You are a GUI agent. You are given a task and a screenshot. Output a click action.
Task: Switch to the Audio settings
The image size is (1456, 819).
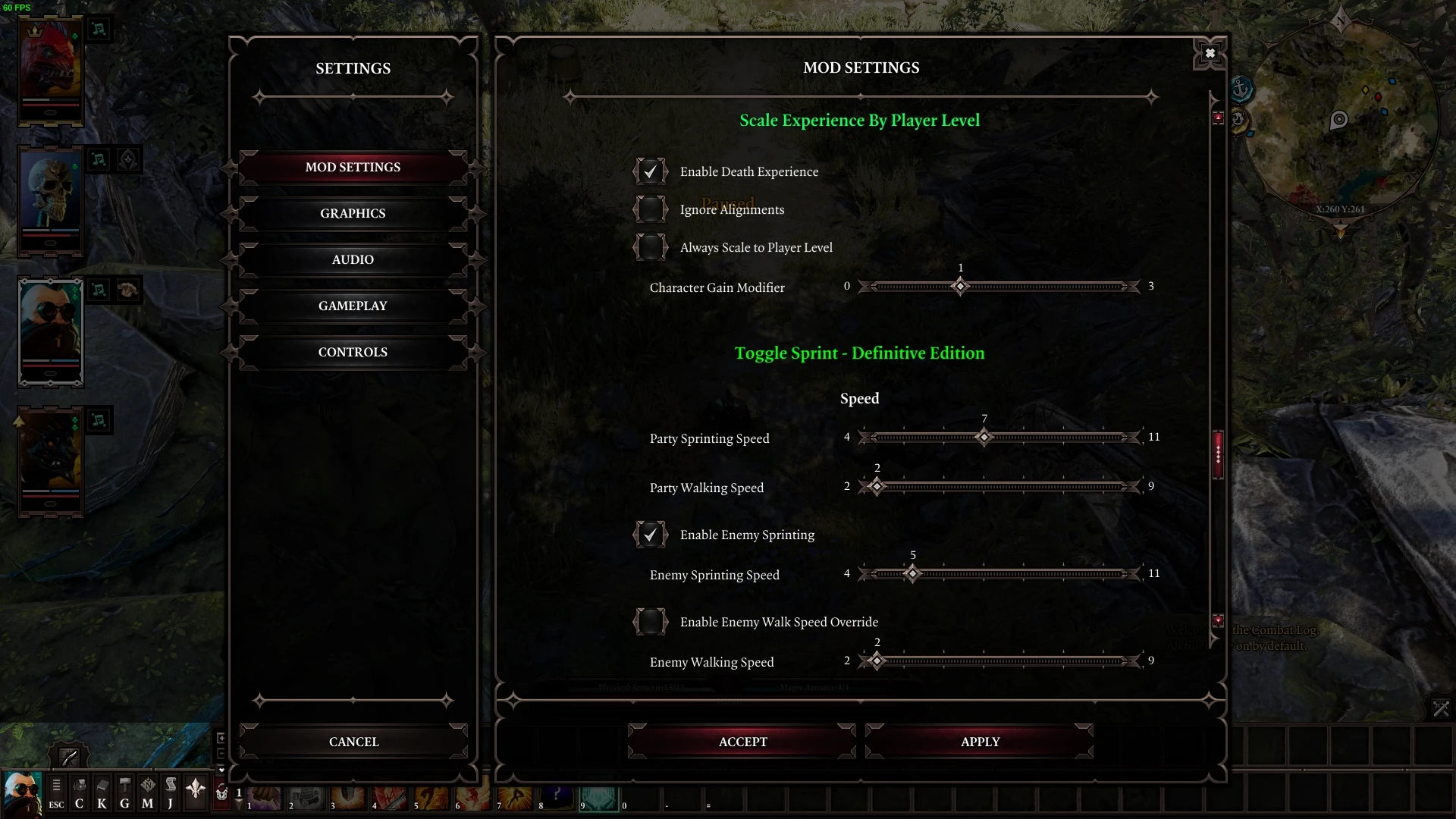(x=353, y=260)
